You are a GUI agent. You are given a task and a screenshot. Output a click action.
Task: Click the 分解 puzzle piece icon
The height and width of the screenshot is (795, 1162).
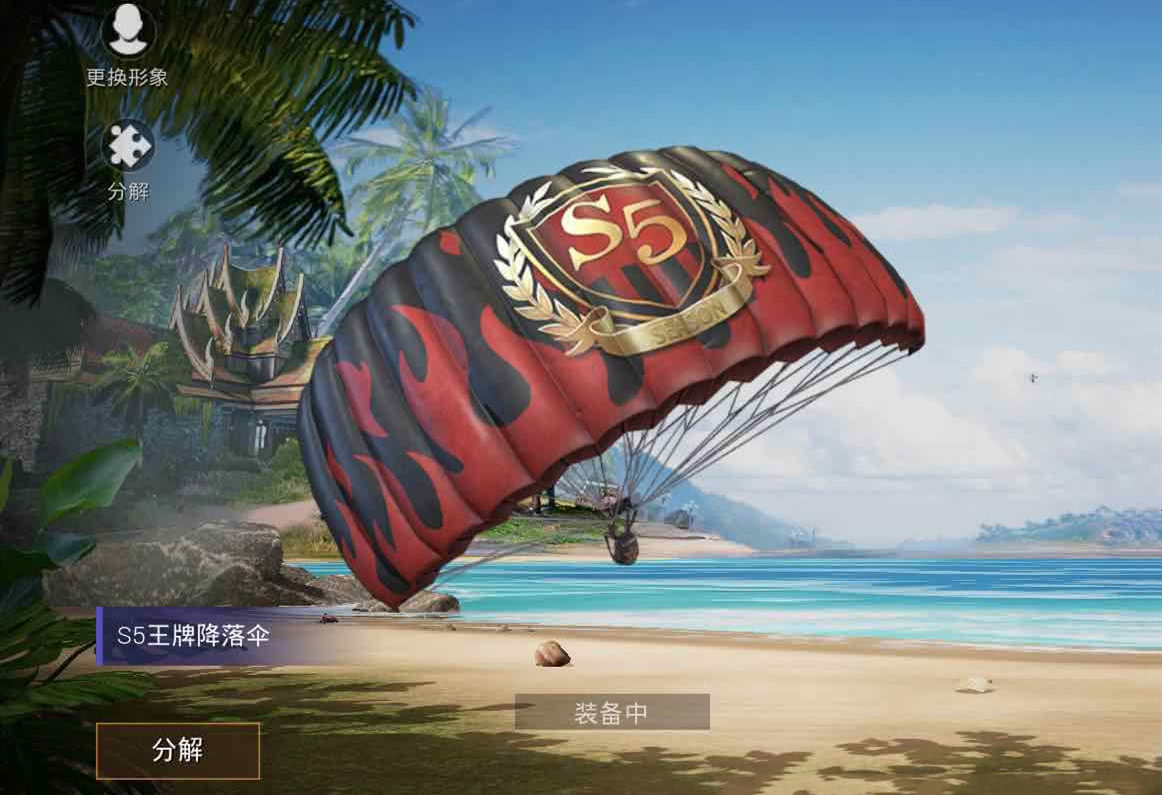[x=128, y=146]
